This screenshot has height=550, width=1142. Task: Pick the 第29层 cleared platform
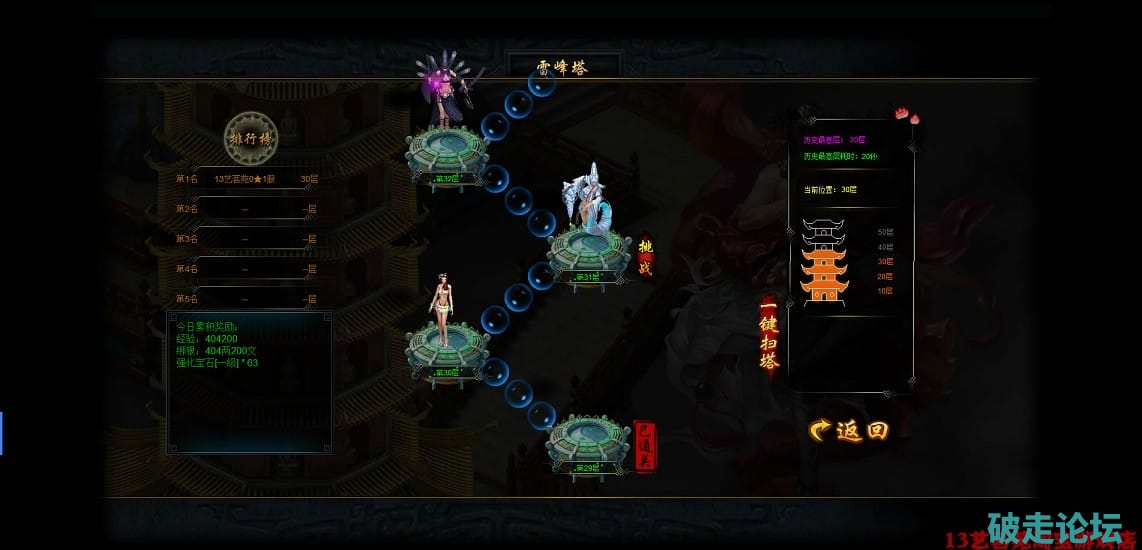588,443
